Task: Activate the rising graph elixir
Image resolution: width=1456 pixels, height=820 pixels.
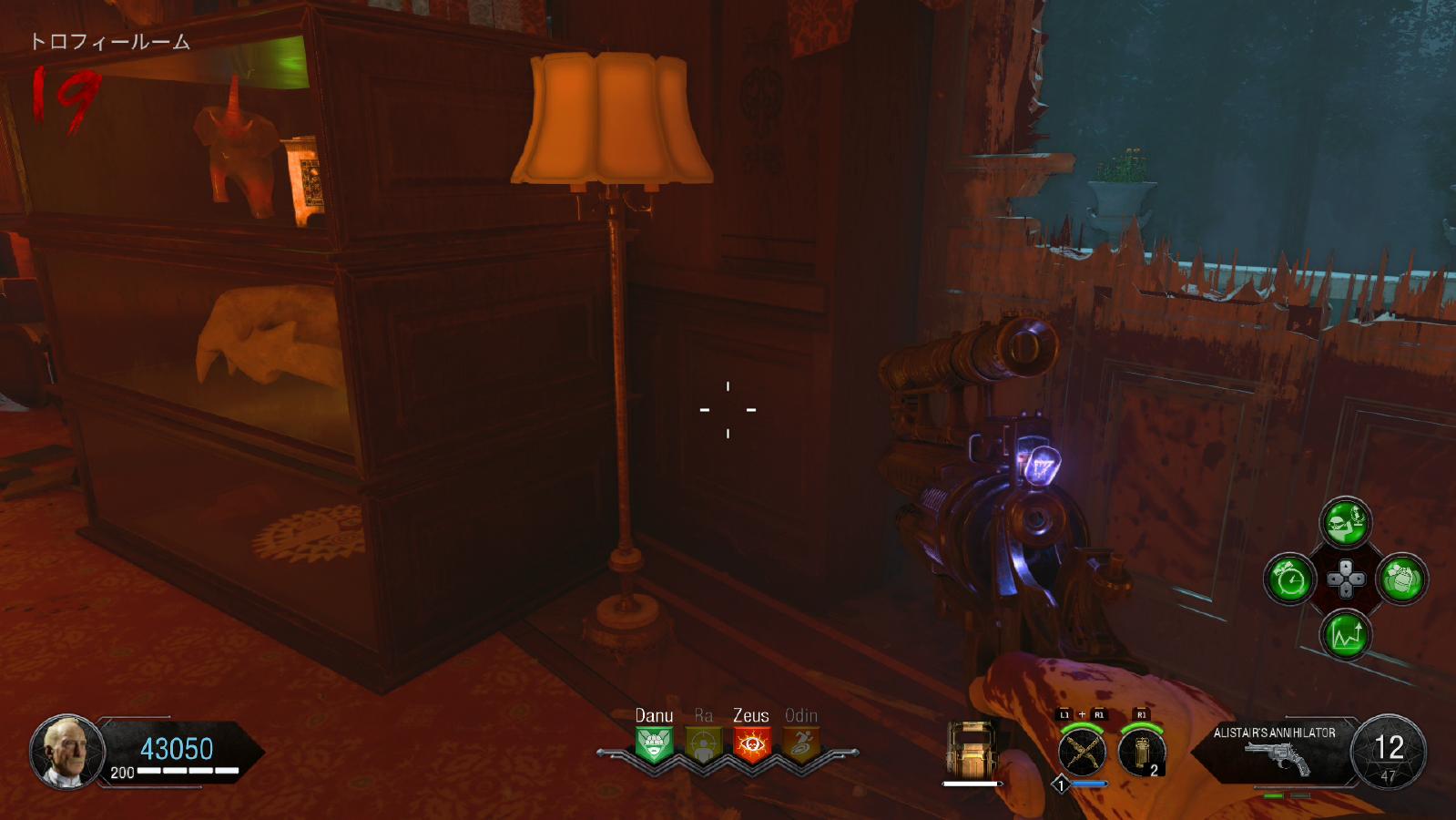Action: coord(1345,634)
